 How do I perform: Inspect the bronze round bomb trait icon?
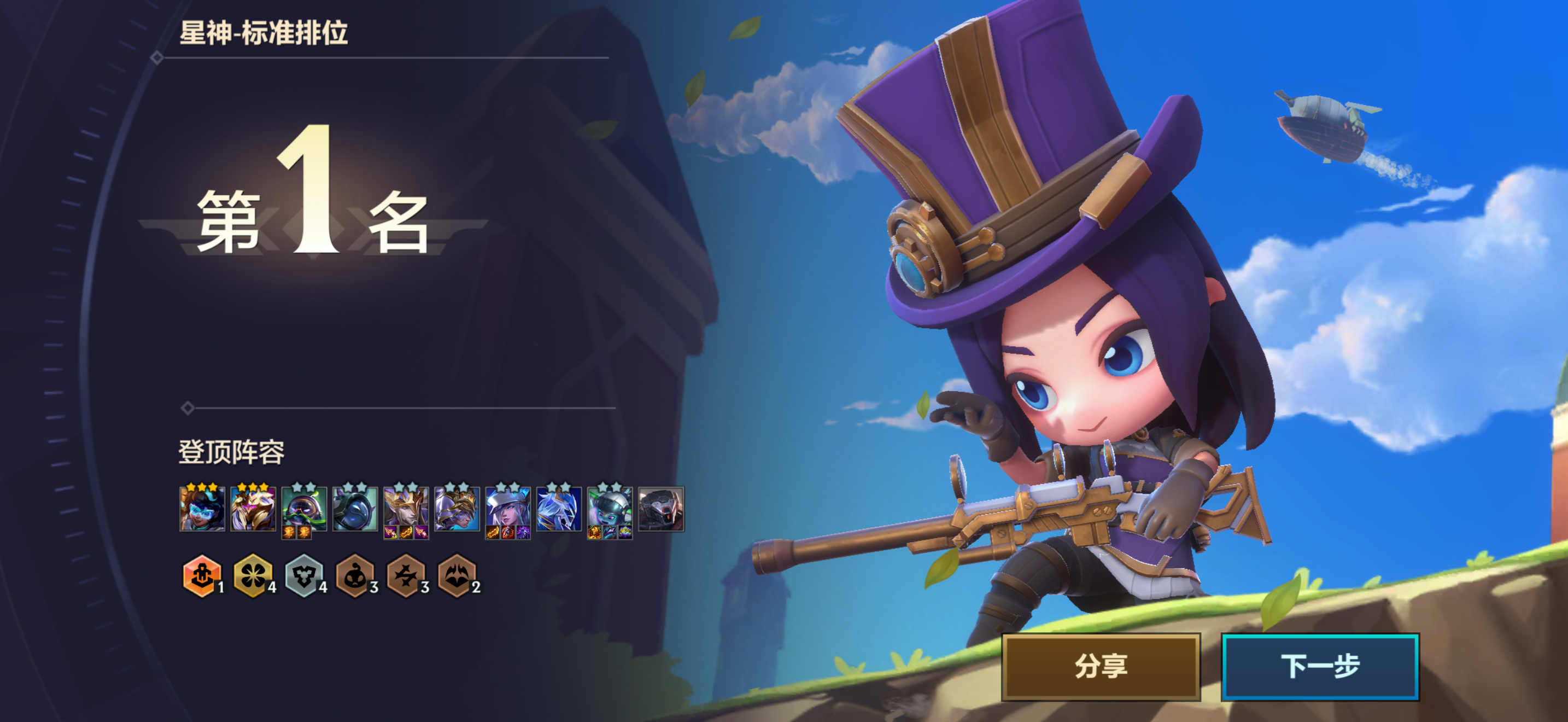(x=355, y=575)
